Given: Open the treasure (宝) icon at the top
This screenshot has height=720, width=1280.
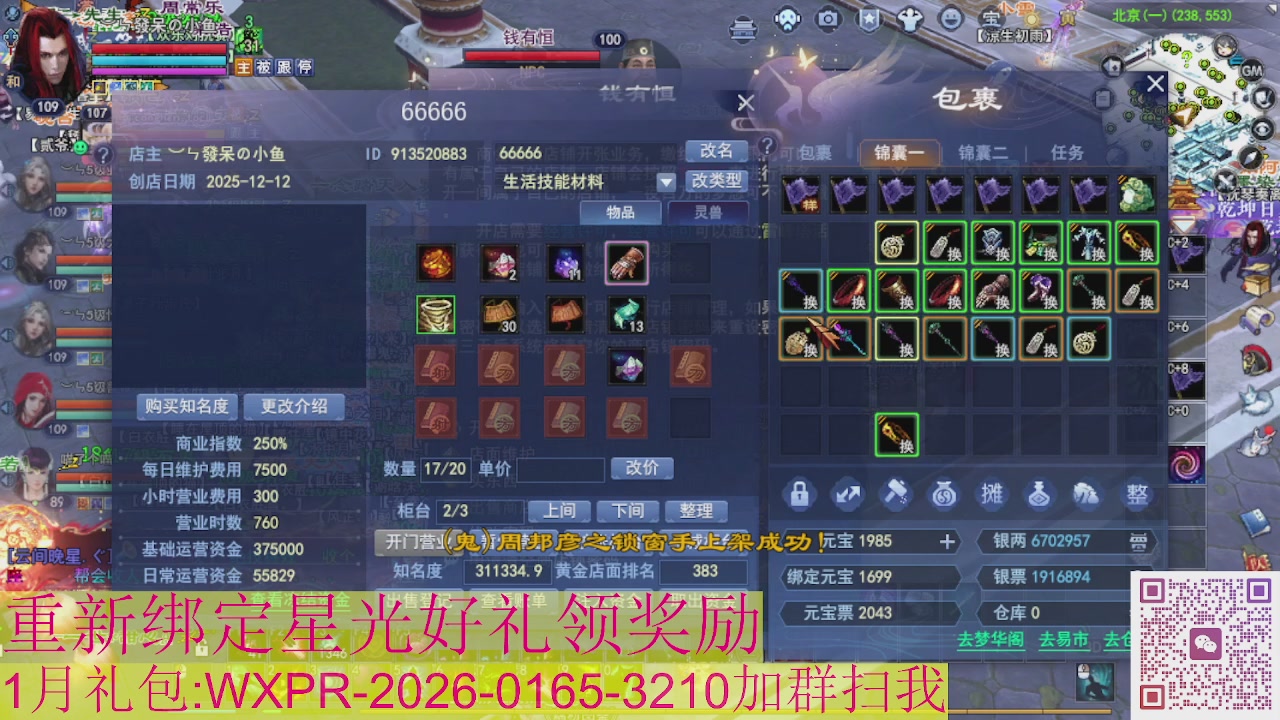Looking at the screenshot, I should point(990,17).
